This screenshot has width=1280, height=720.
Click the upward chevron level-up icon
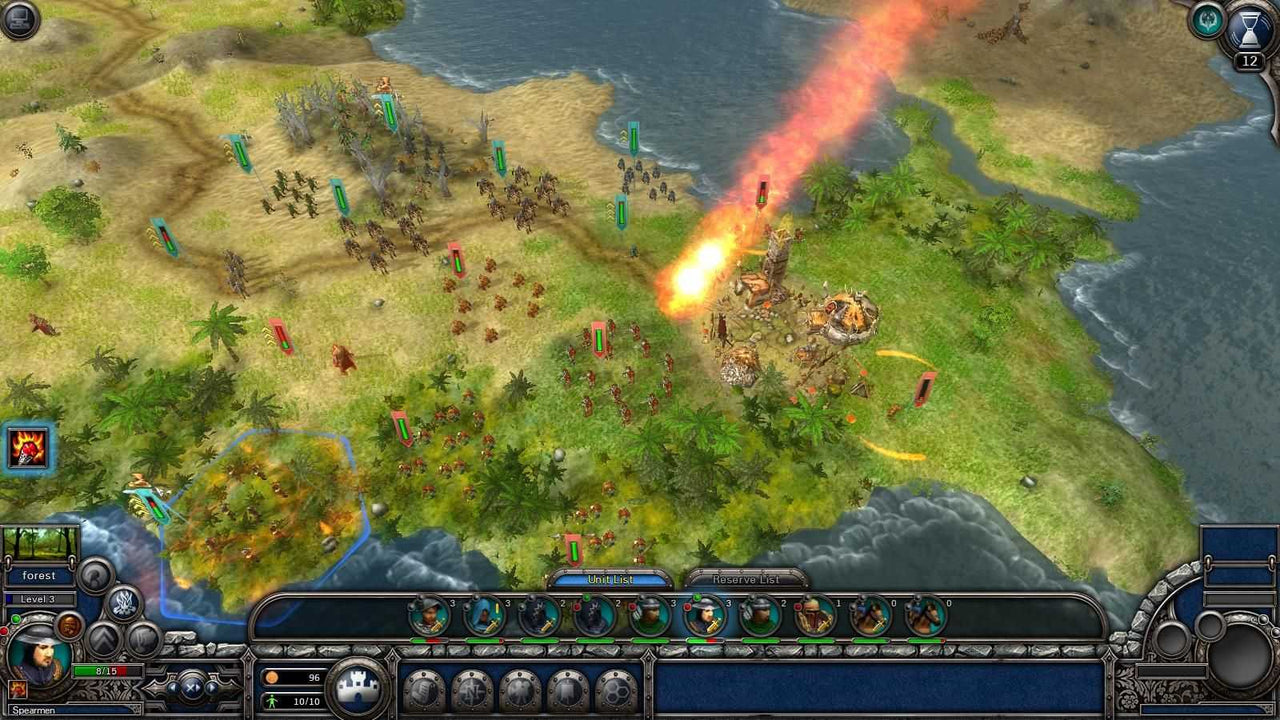click(x=102, y=637)
